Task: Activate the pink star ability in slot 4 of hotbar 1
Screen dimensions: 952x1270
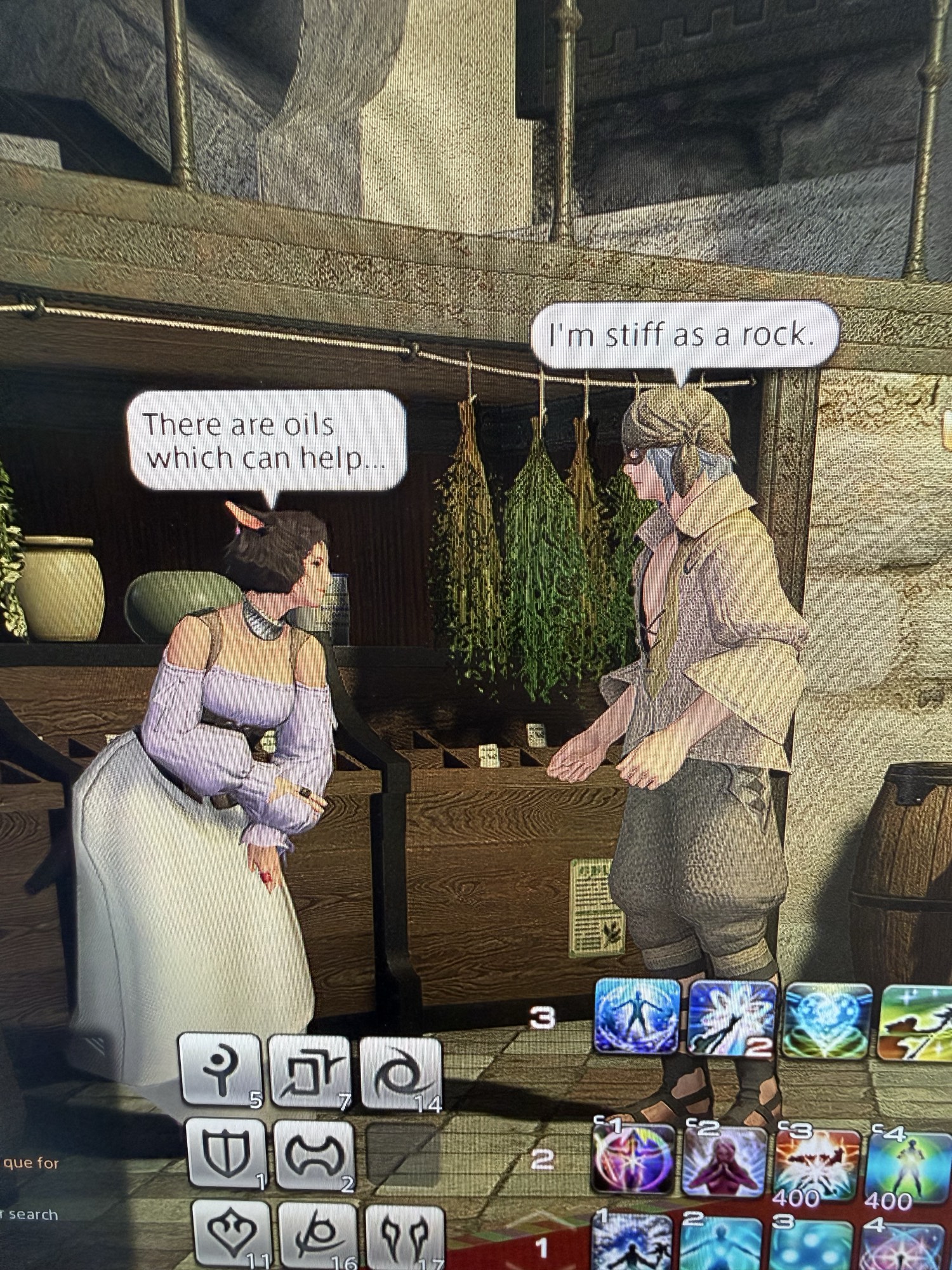Action: (x=904, y=1245)
